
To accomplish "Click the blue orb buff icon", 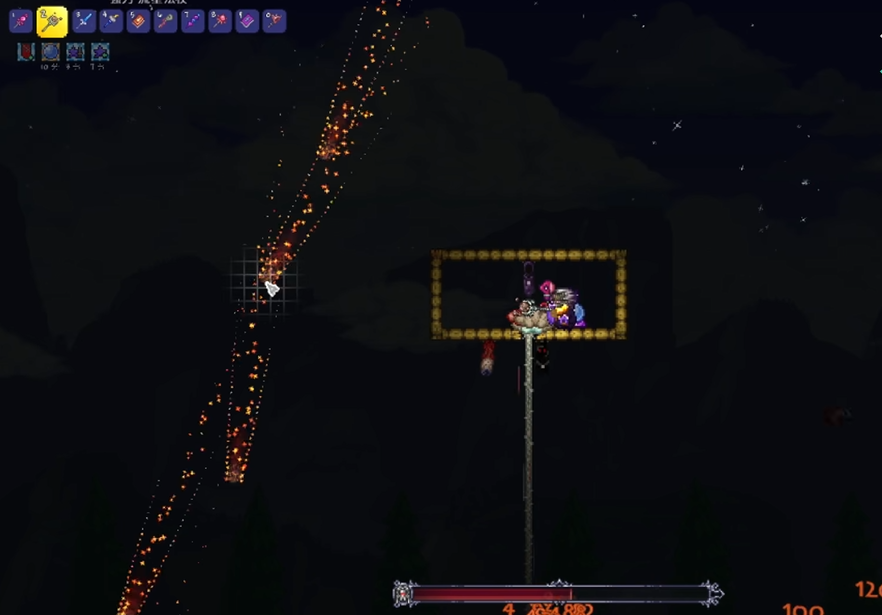I will pyautogui.click(x=50, y=51).
